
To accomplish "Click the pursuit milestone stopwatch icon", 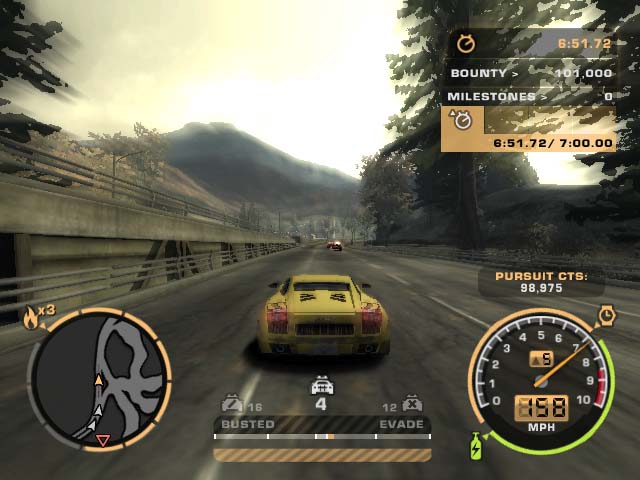I will coord(463,121).
